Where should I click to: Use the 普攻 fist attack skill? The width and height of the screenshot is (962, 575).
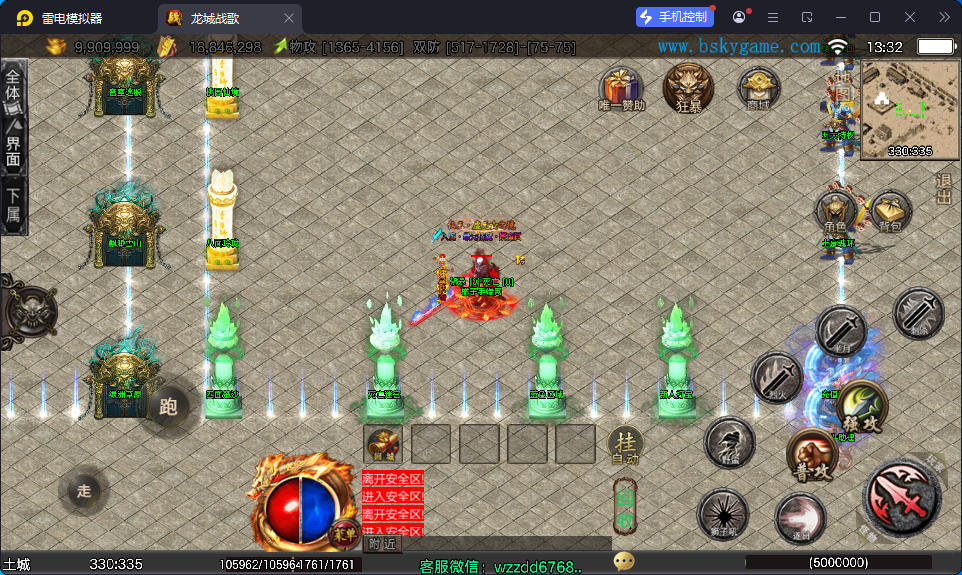tap(811, 457)
